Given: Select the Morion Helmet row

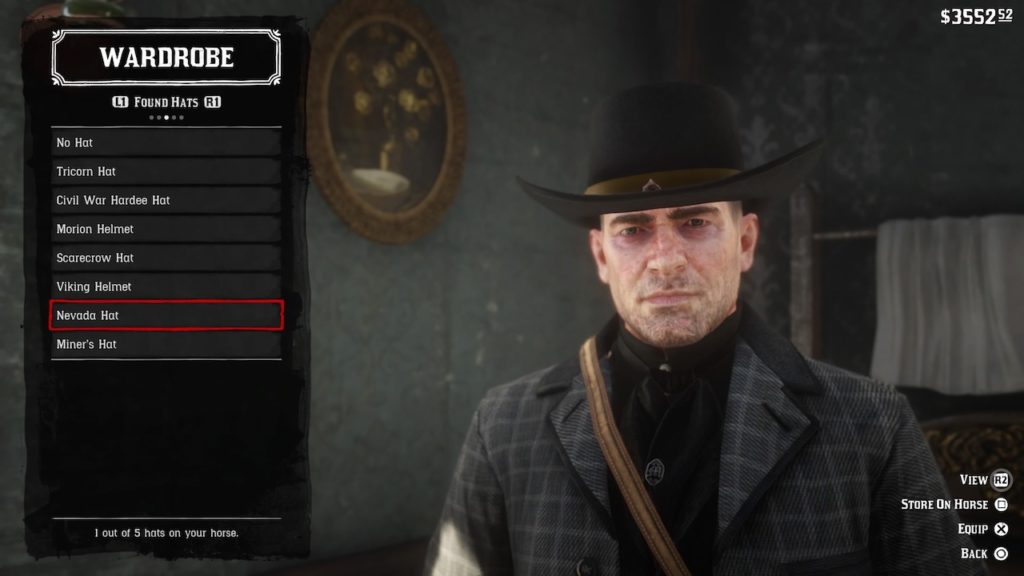Looking at the screenshot, I should pyautogui.click(x=166, y=229).
